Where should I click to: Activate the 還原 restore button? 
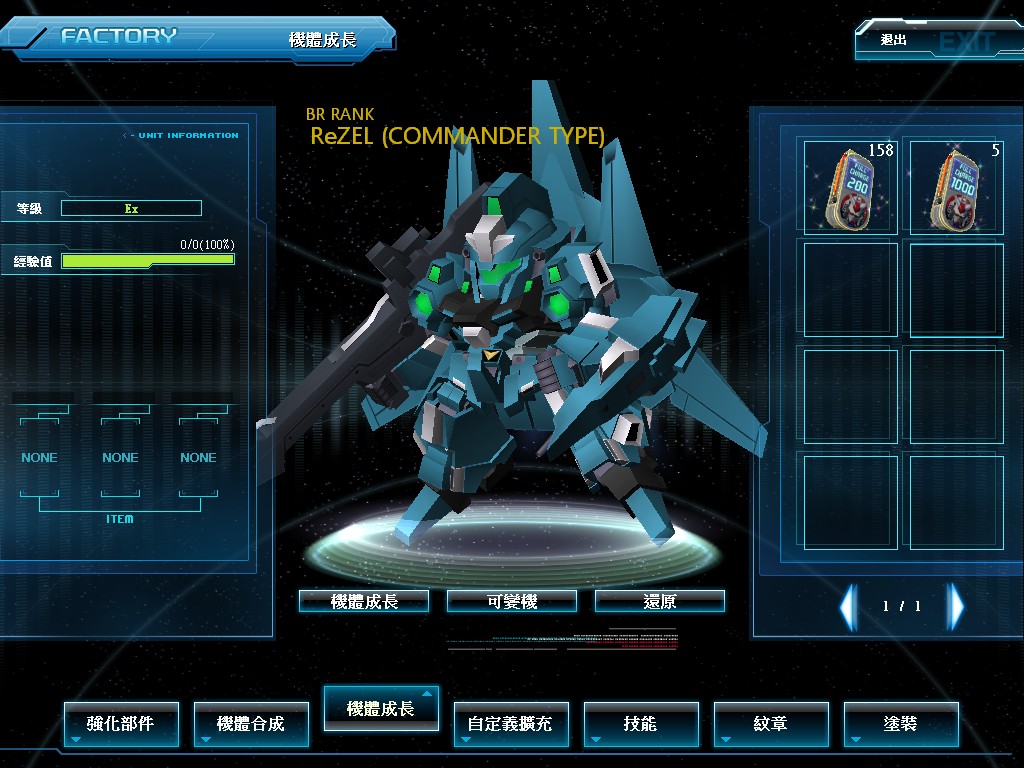pos(660,601)
